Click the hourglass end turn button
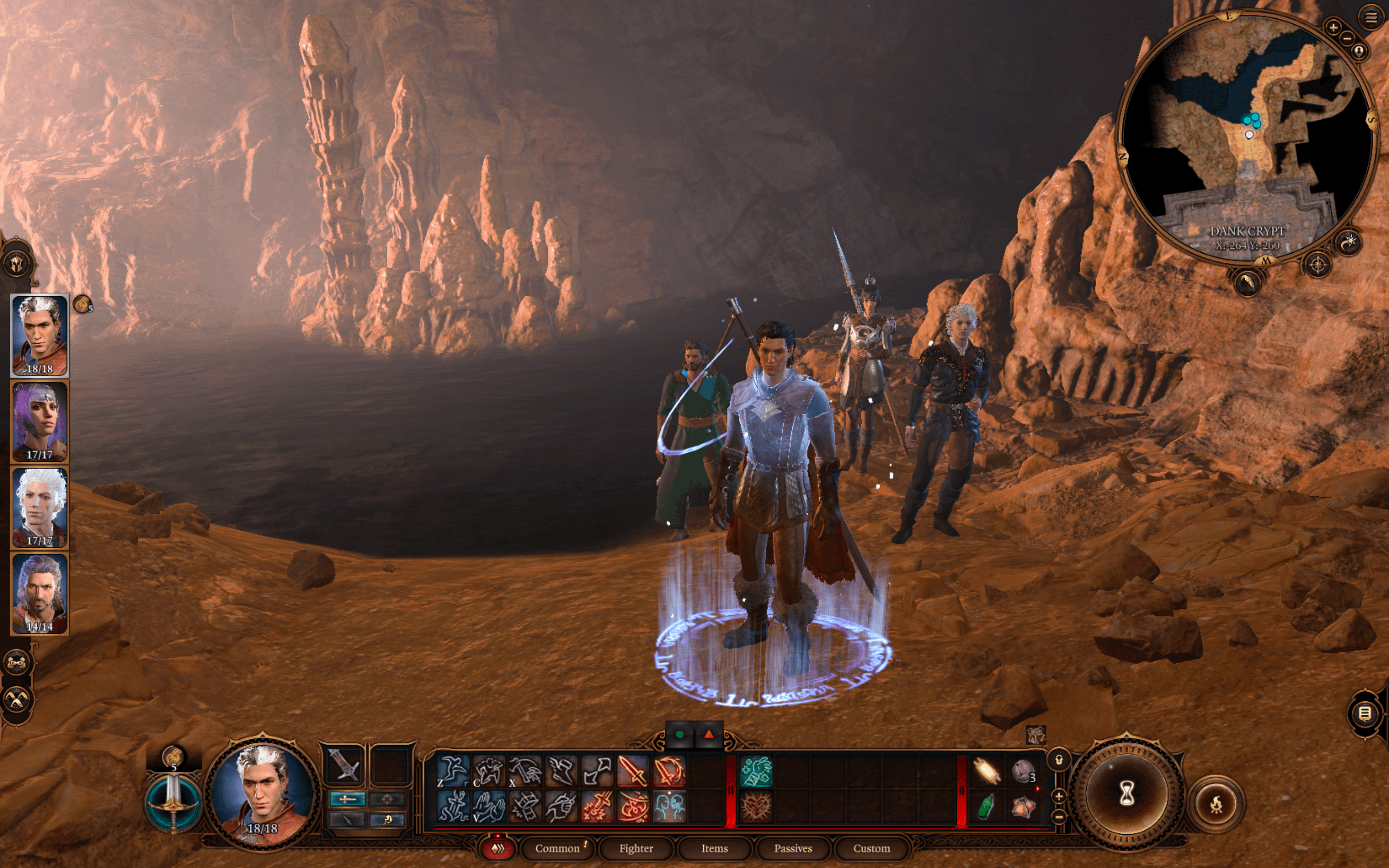 [x=1126, y=795]
